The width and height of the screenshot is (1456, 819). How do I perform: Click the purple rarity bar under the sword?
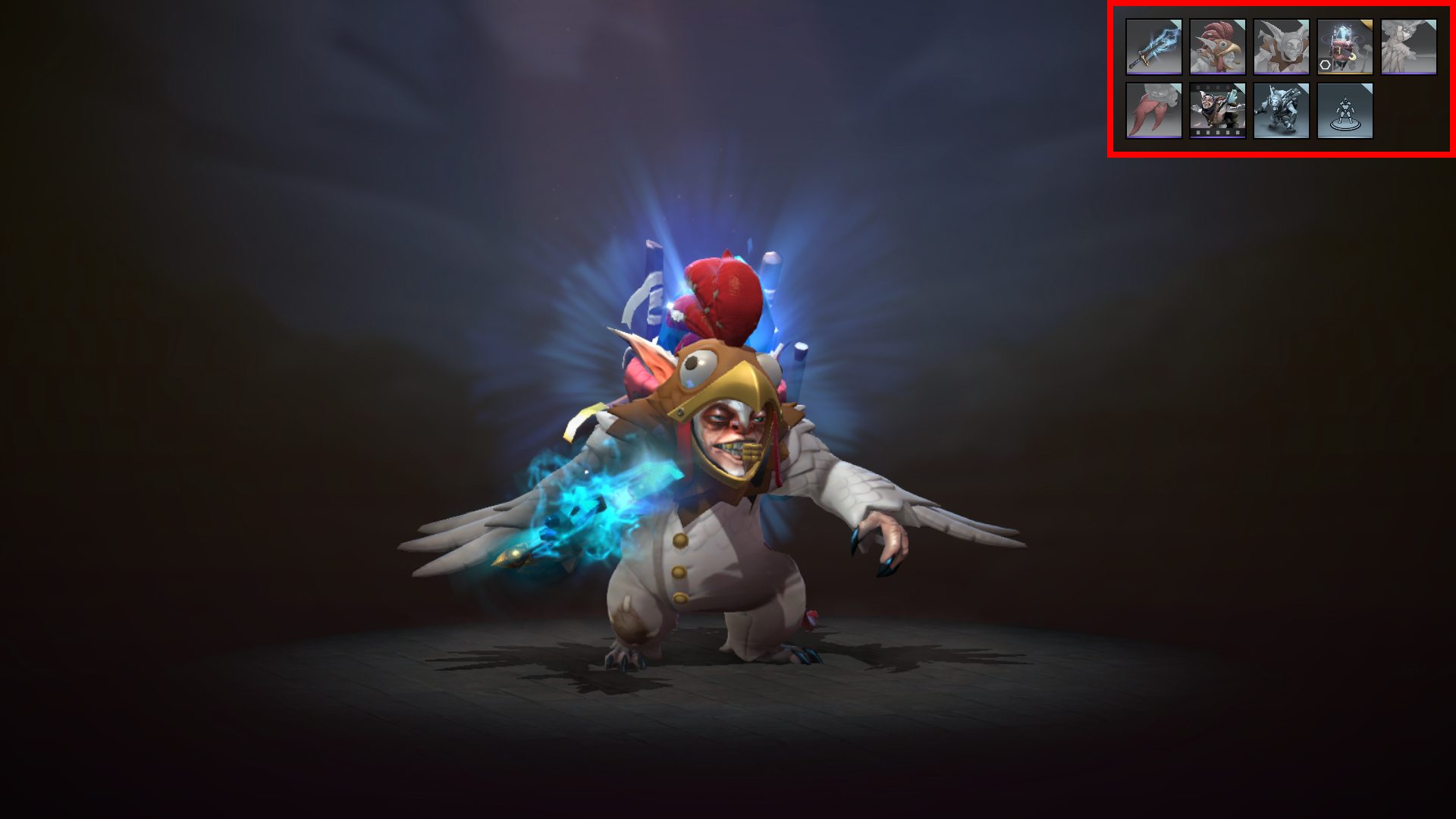click(x=1154, y=74)
